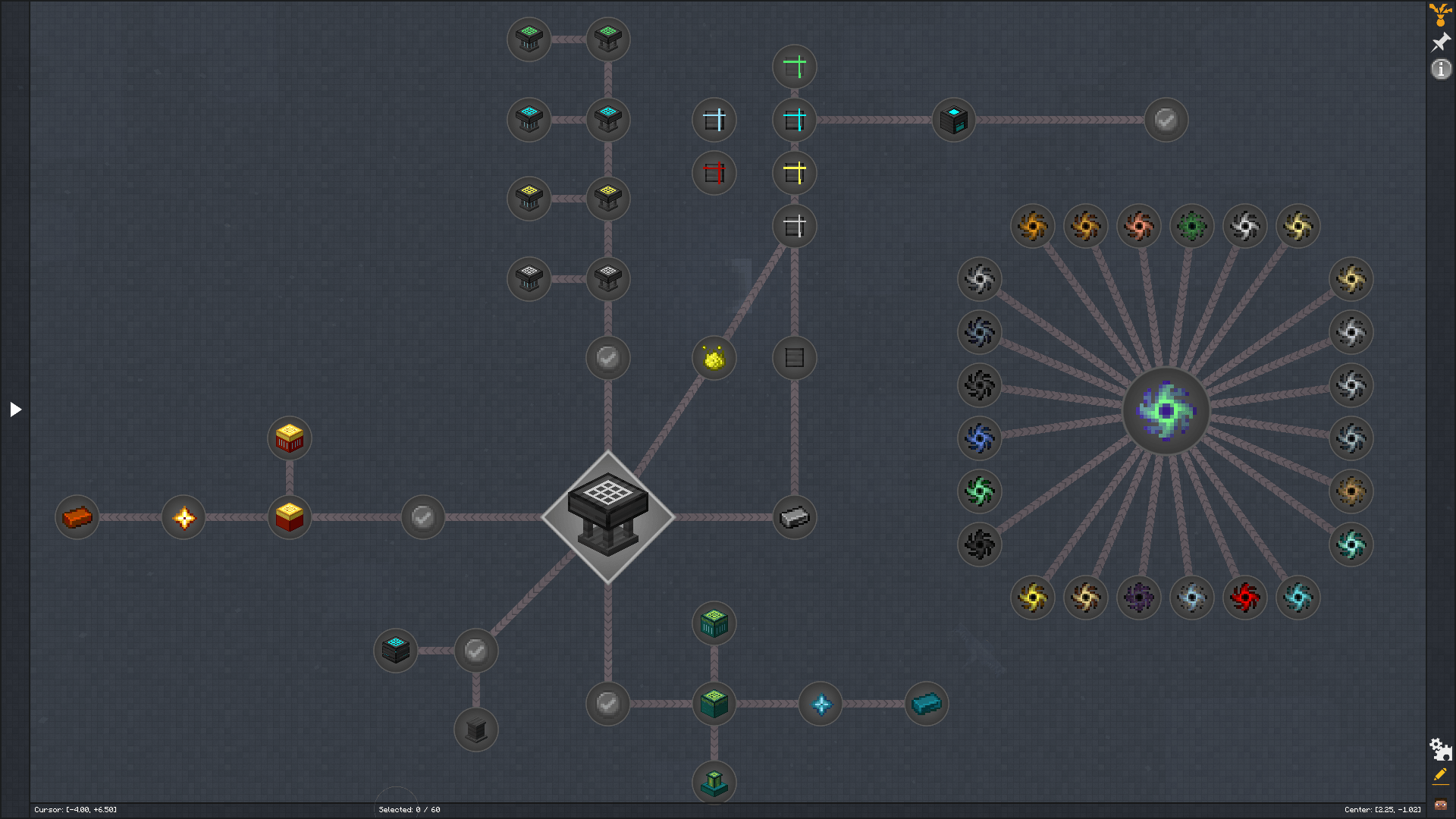The height and width of the screenshot is (819, 1456).
Task: Click the yellow slimeball quest node
Action: 713,358
